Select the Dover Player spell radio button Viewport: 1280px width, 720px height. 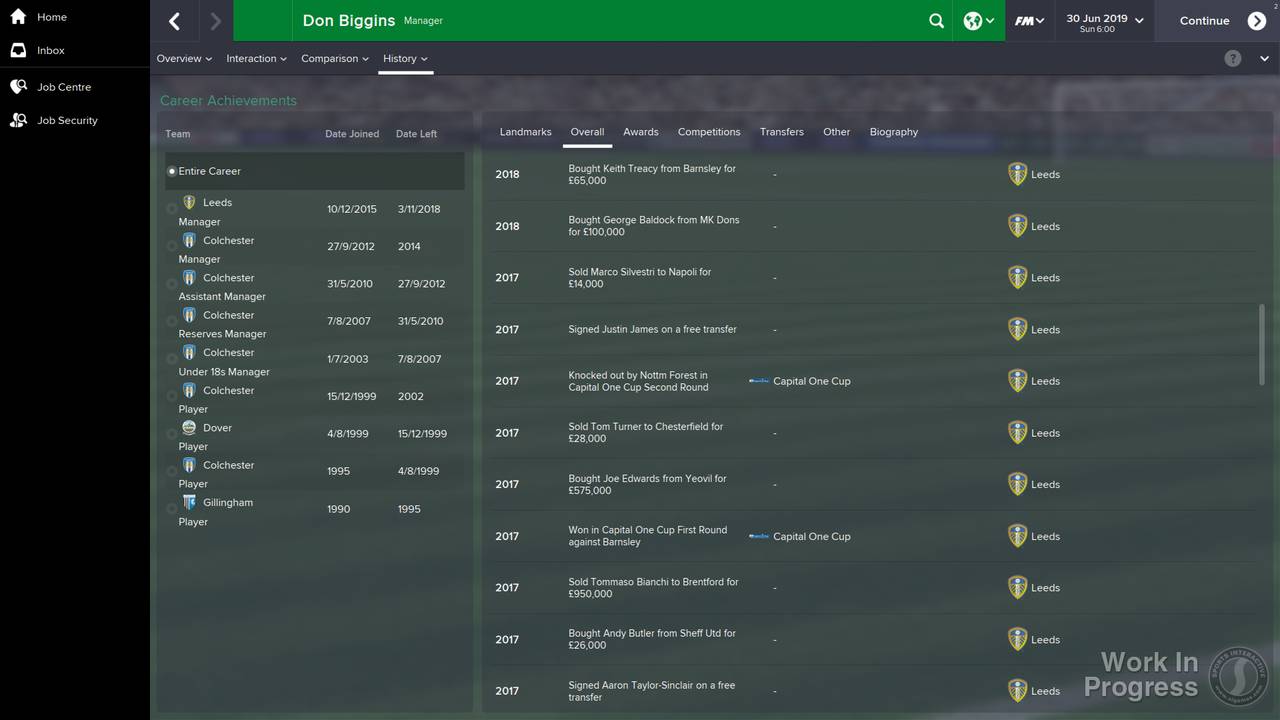point(172,434)
